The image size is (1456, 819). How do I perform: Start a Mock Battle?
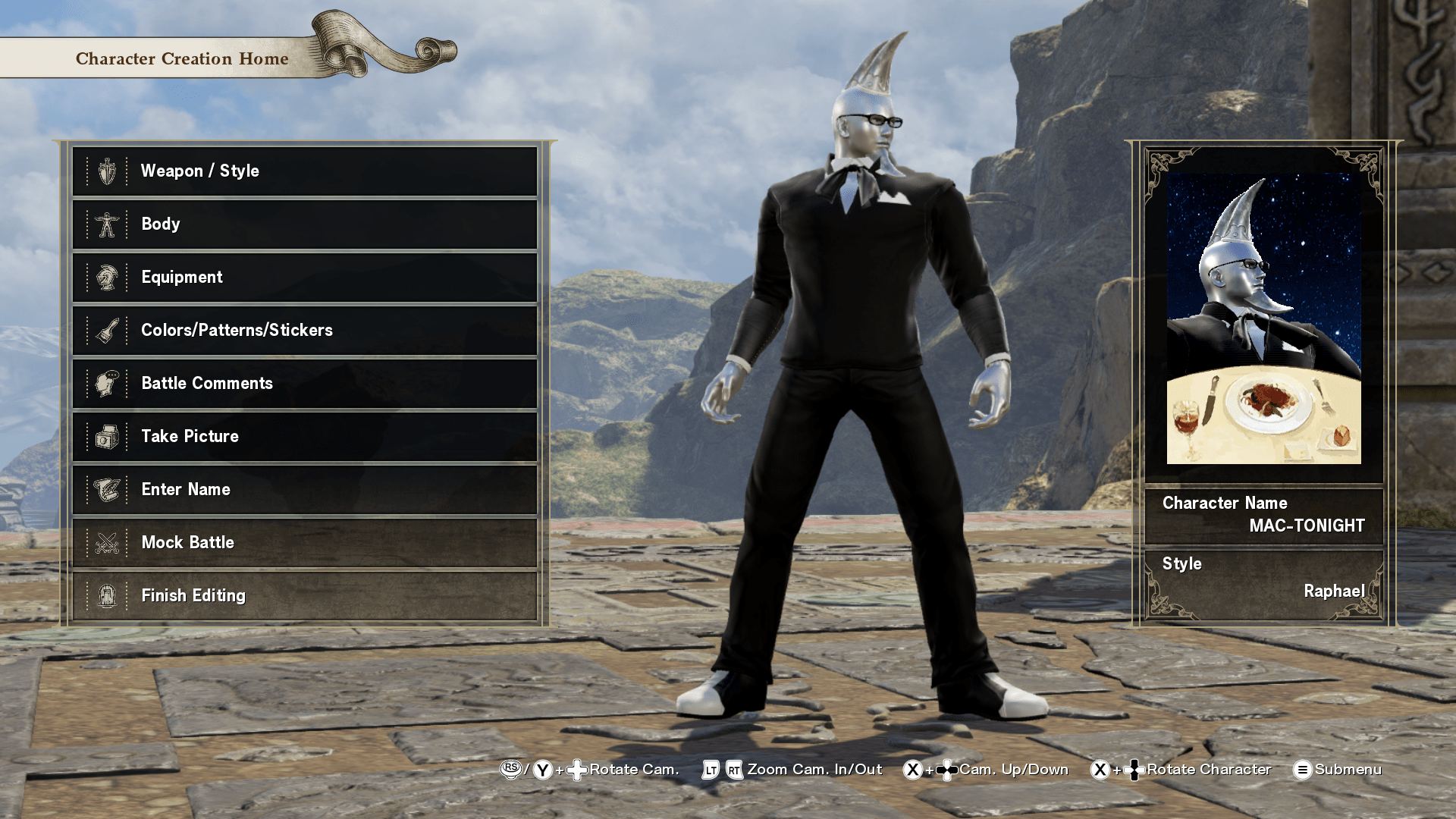[x=304, y=543]
